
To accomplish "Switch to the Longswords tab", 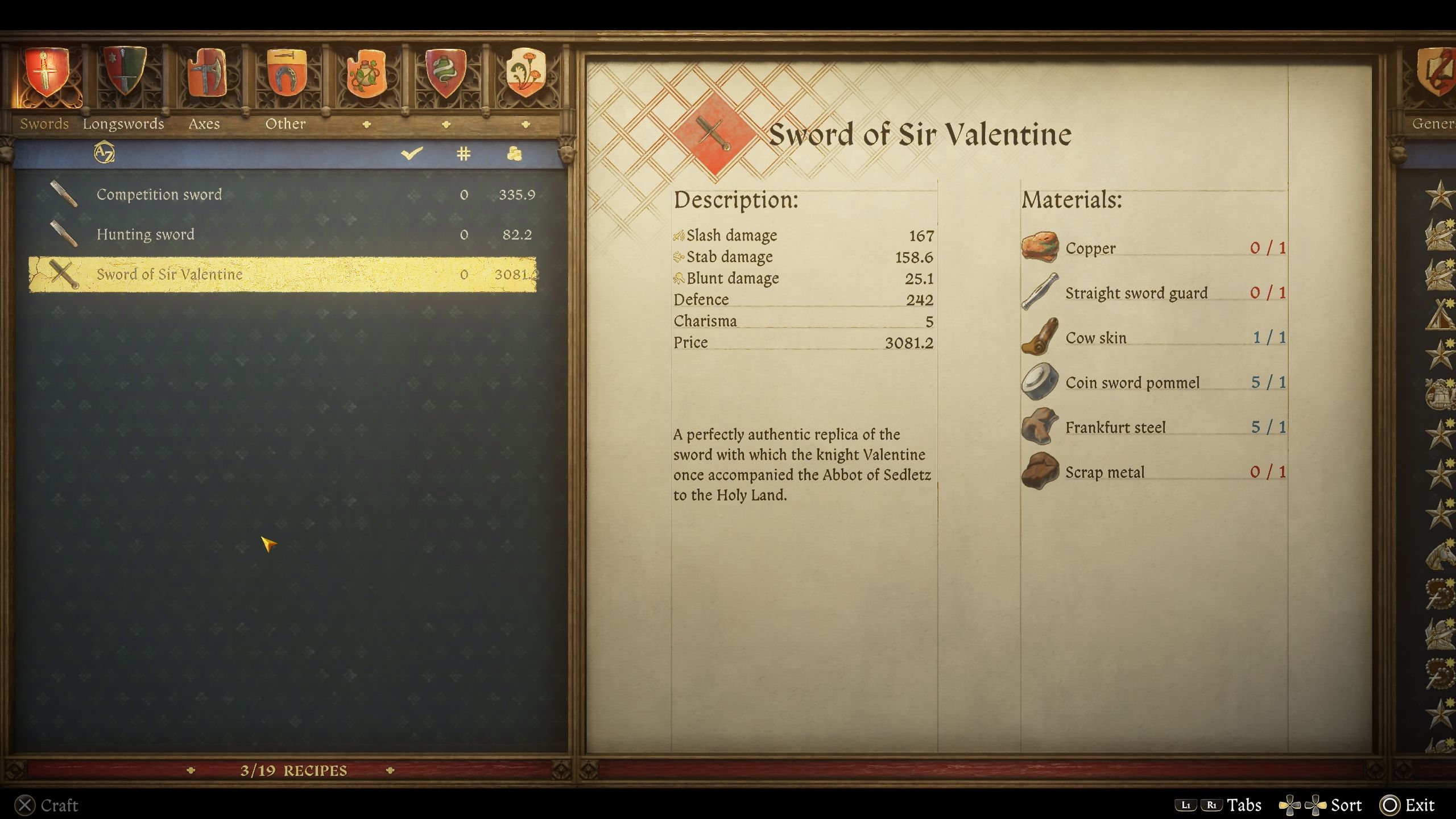I will point(123,123).
